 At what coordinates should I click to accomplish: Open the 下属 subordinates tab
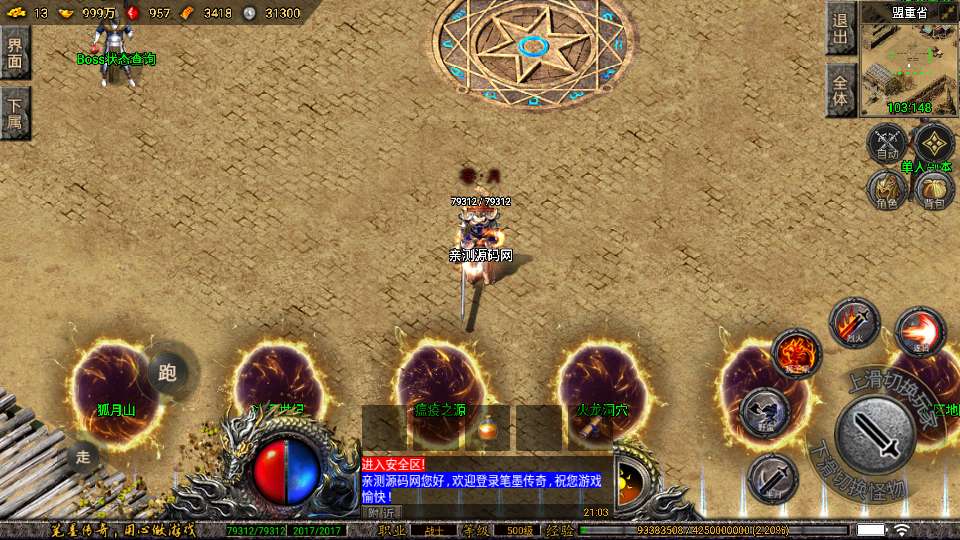point(15,112)
